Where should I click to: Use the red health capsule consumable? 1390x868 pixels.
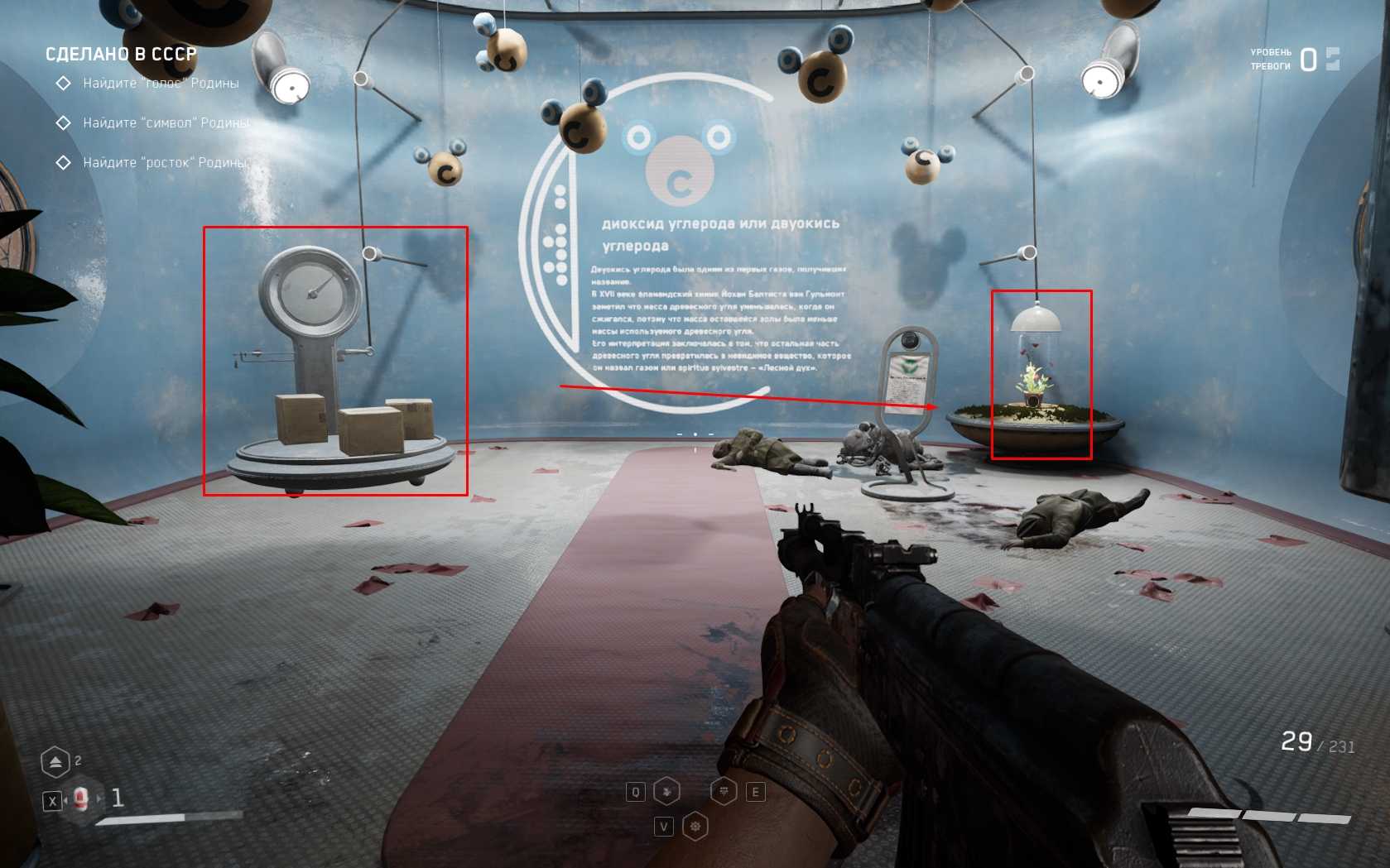[x=80, y=799]
